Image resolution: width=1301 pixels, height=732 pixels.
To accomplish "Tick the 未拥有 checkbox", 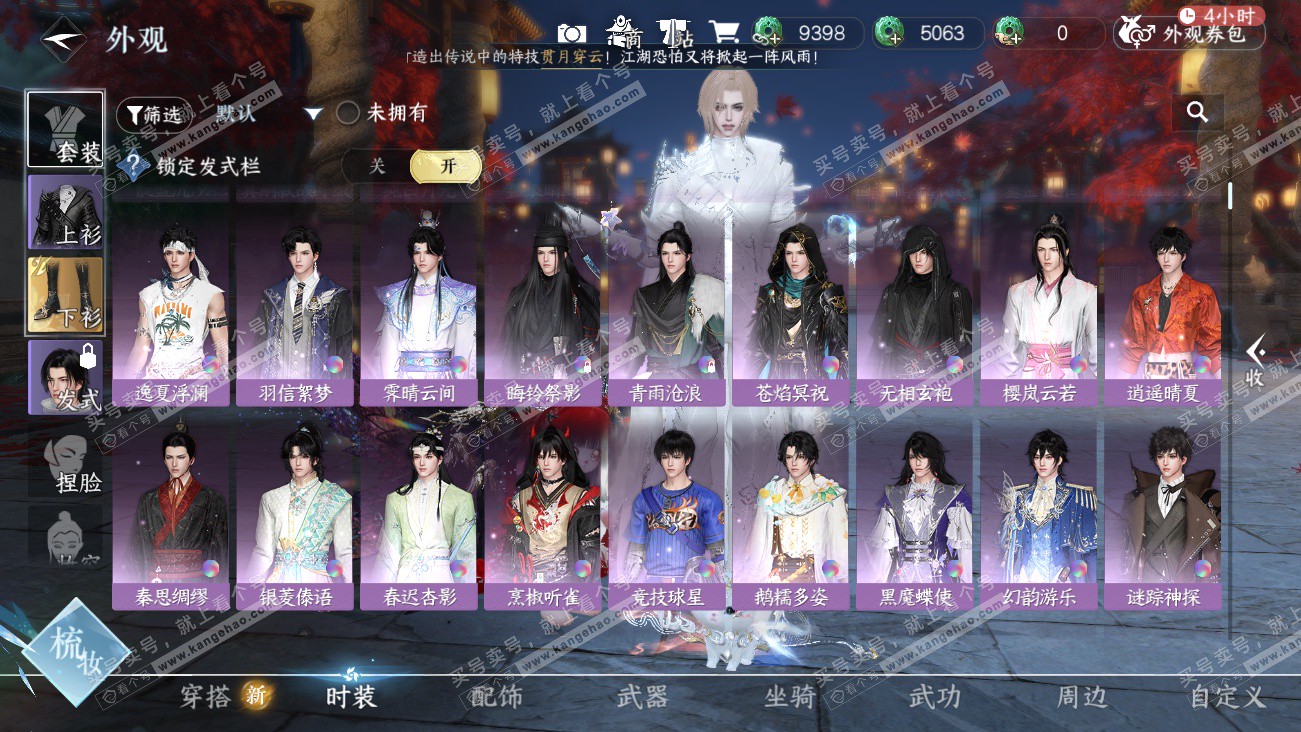I will pyautogui.click(x=348, y=113).
